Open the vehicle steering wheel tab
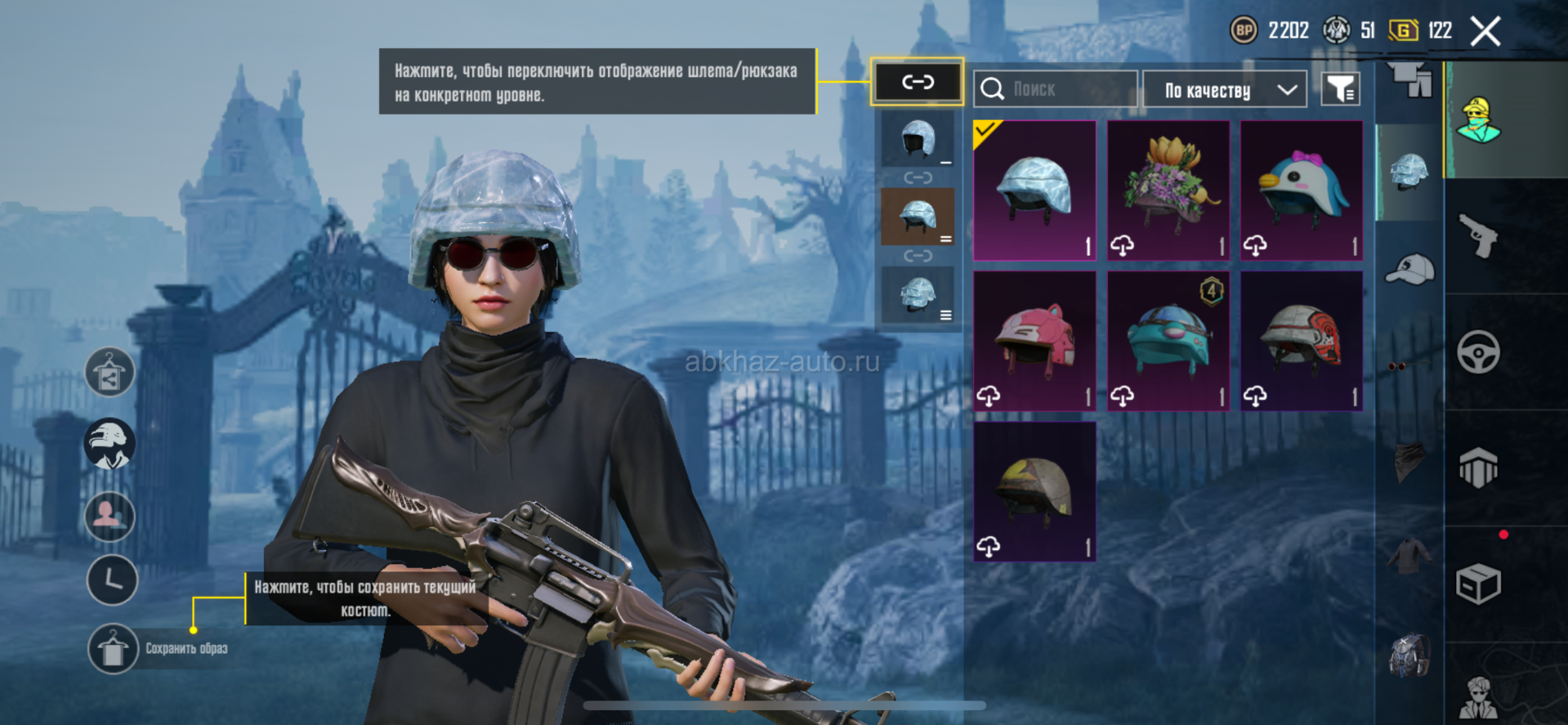This screenshot has width=1568, height=725. pos(1478,352)
